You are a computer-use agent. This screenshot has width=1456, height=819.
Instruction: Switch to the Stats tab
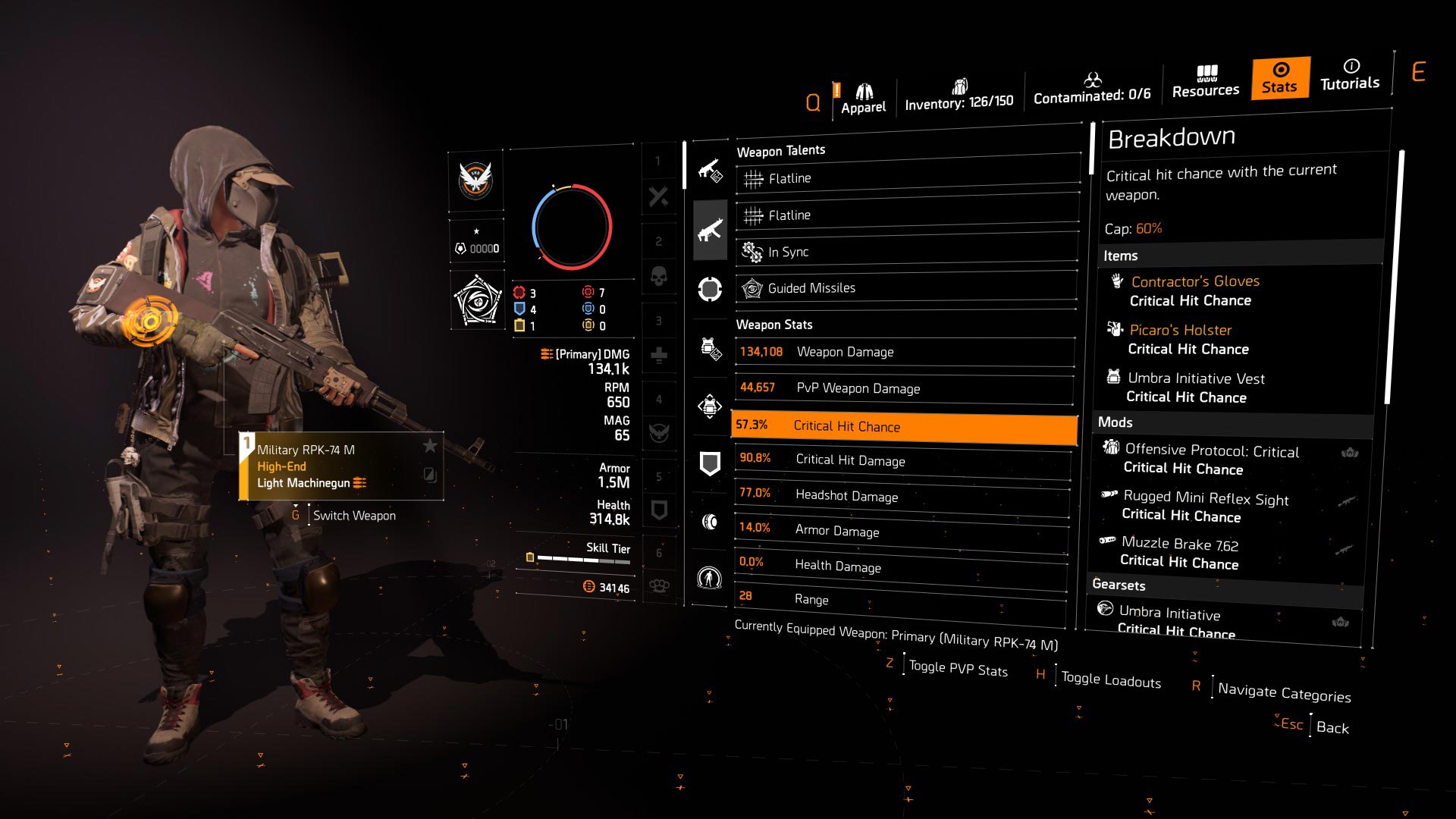pos(1279,78)
